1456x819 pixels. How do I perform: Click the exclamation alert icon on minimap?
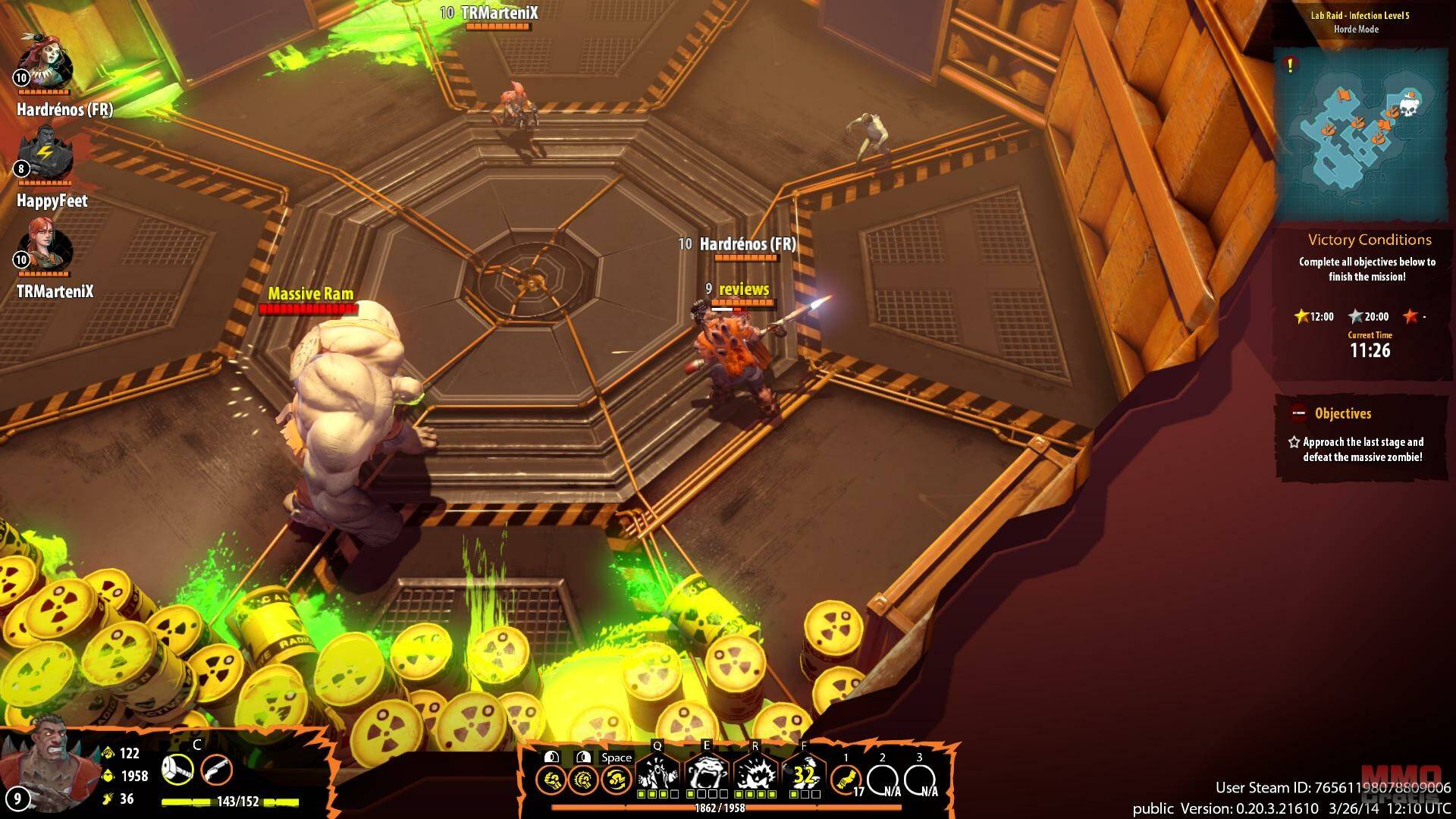1289,66
